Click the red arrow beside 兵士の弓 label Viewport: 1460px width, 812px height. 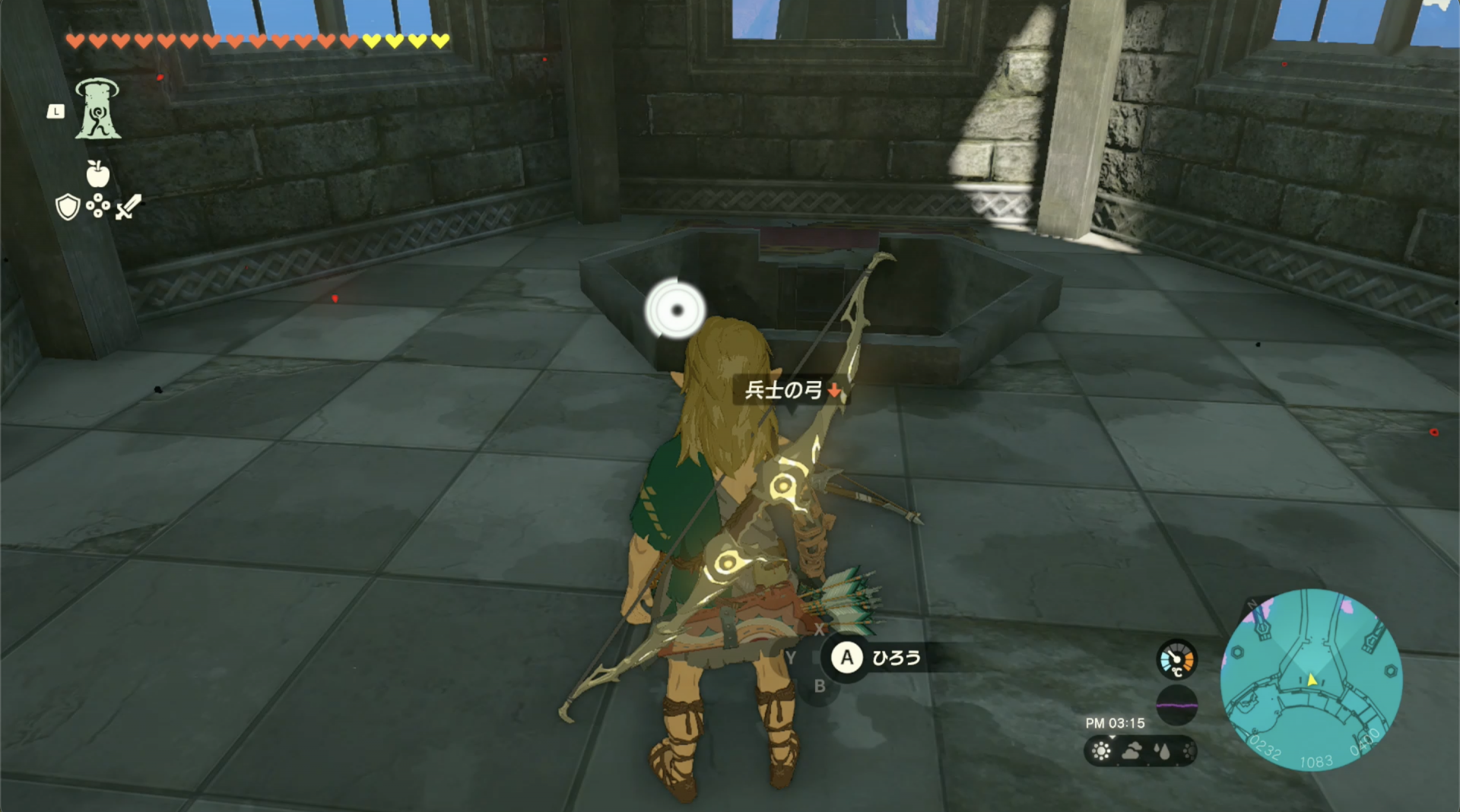(835, 392)
